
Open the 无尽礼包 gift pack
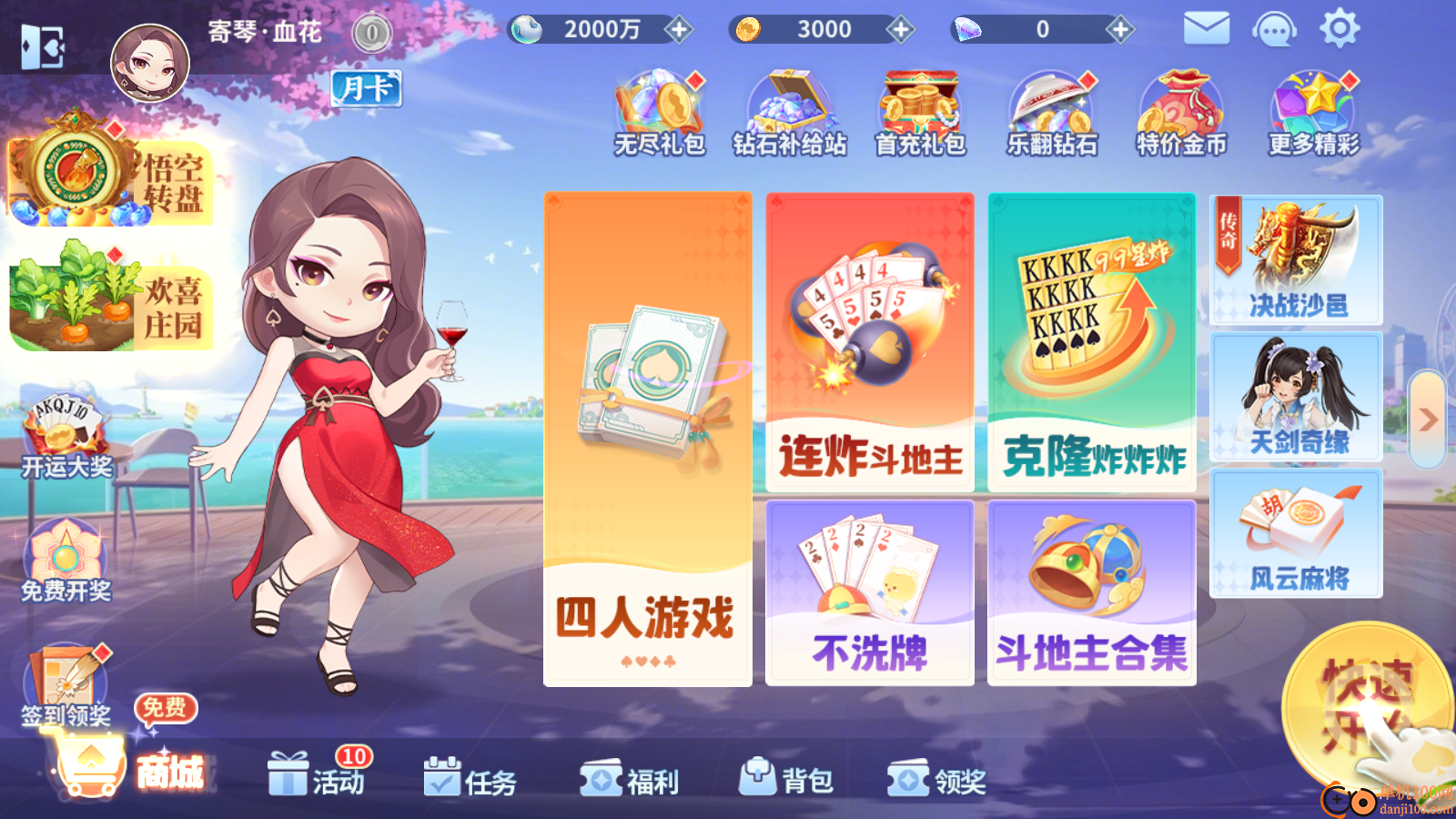[x=657, y=109]
